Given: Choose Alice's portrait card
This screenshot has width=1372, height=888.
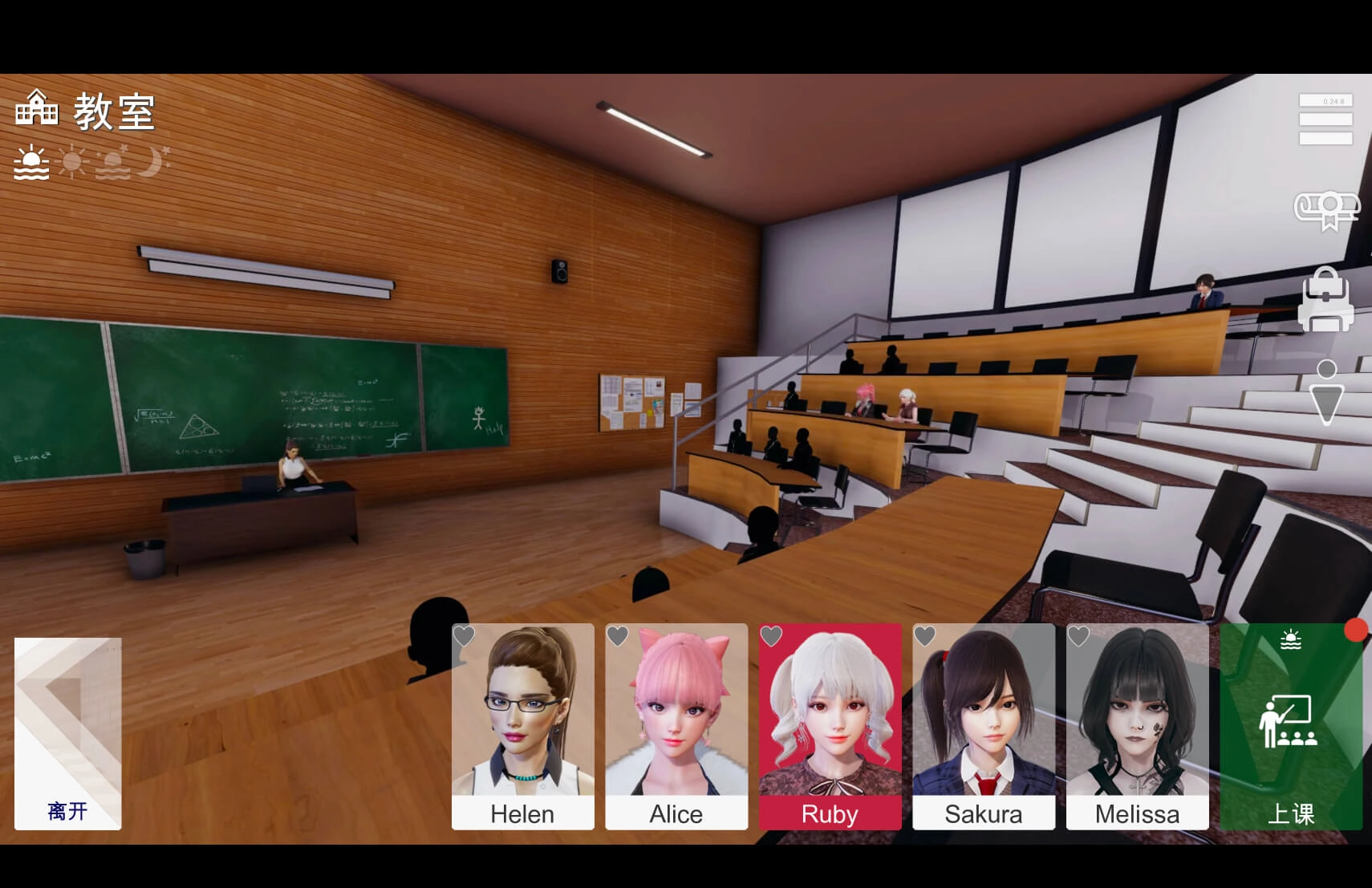Looking at the screenshot, I should (676, 726).
